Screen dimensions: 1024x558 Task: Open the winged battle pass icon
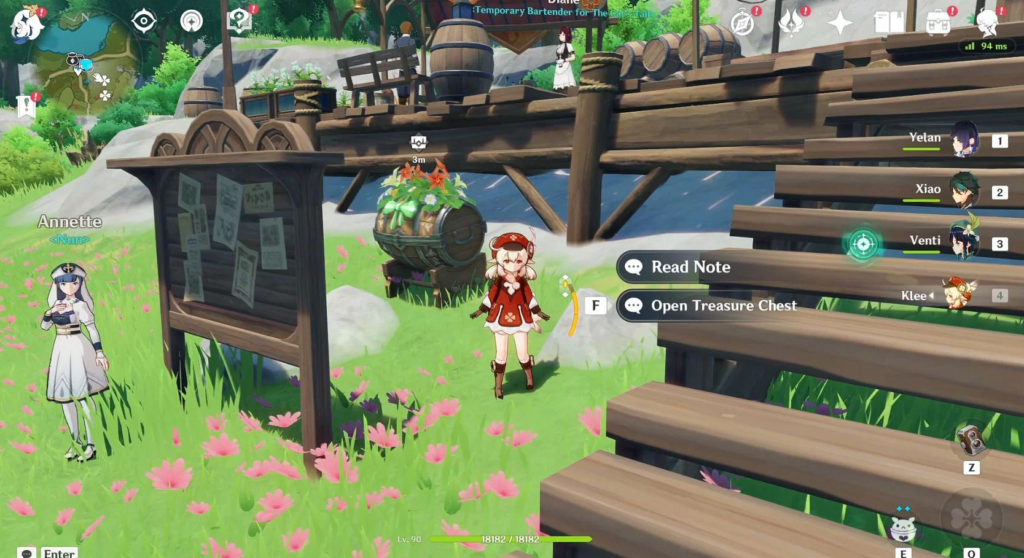[x=792, y=22]
